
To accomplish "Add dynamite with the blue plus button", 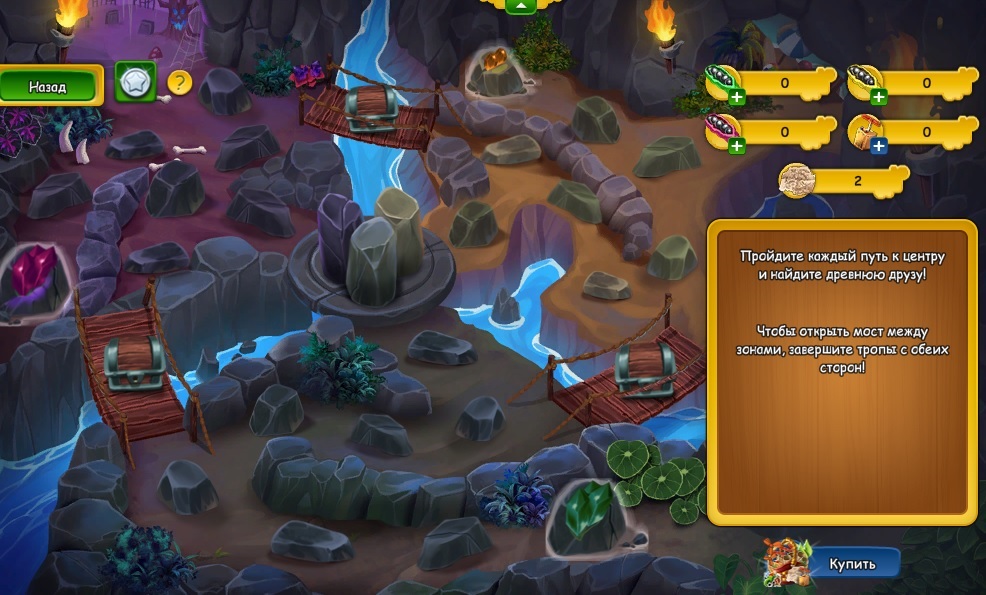I will [878, 146].
